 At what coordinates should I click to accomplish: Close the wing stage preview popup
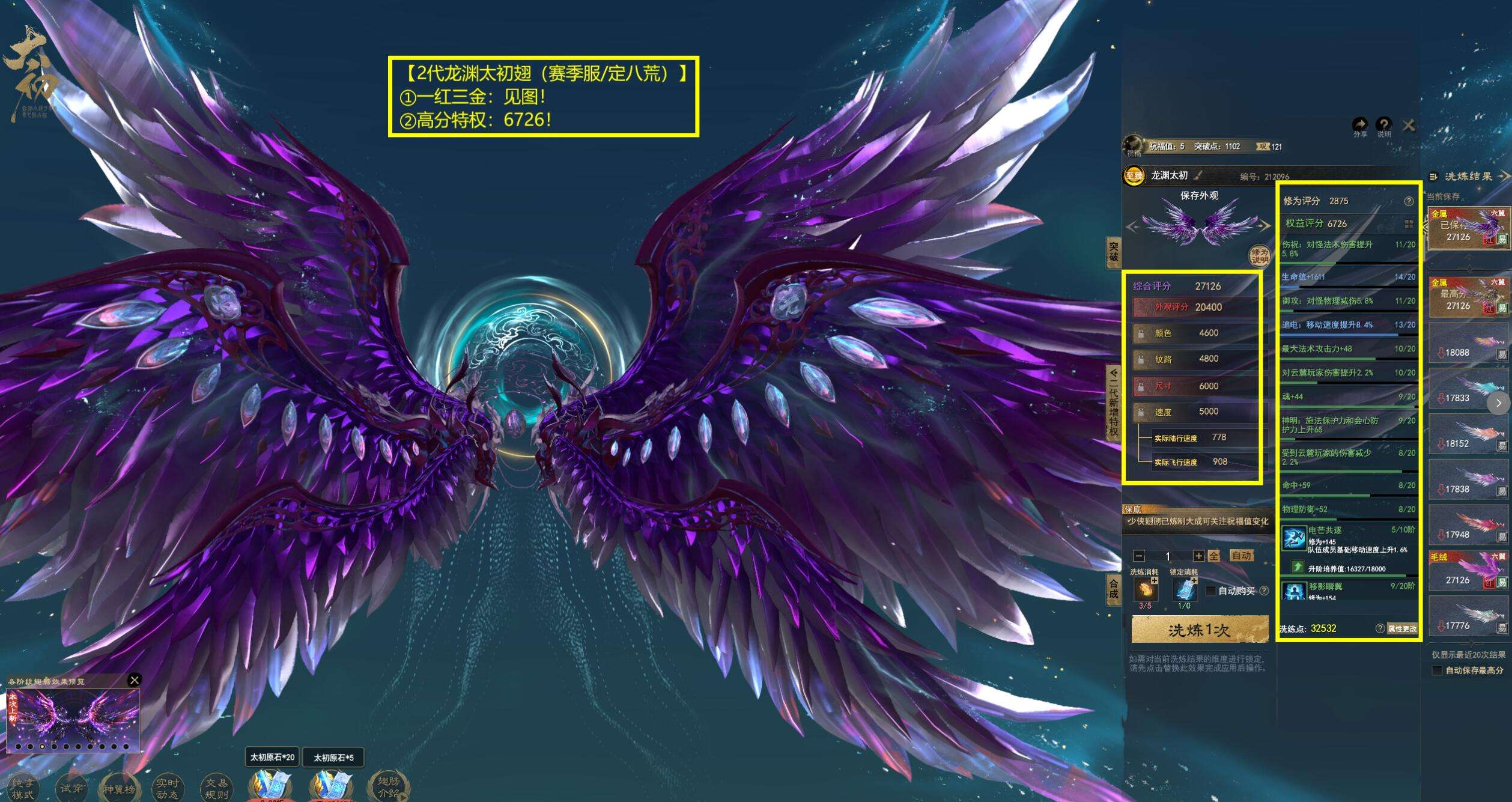pyautogui.click(x=135, y=680)
